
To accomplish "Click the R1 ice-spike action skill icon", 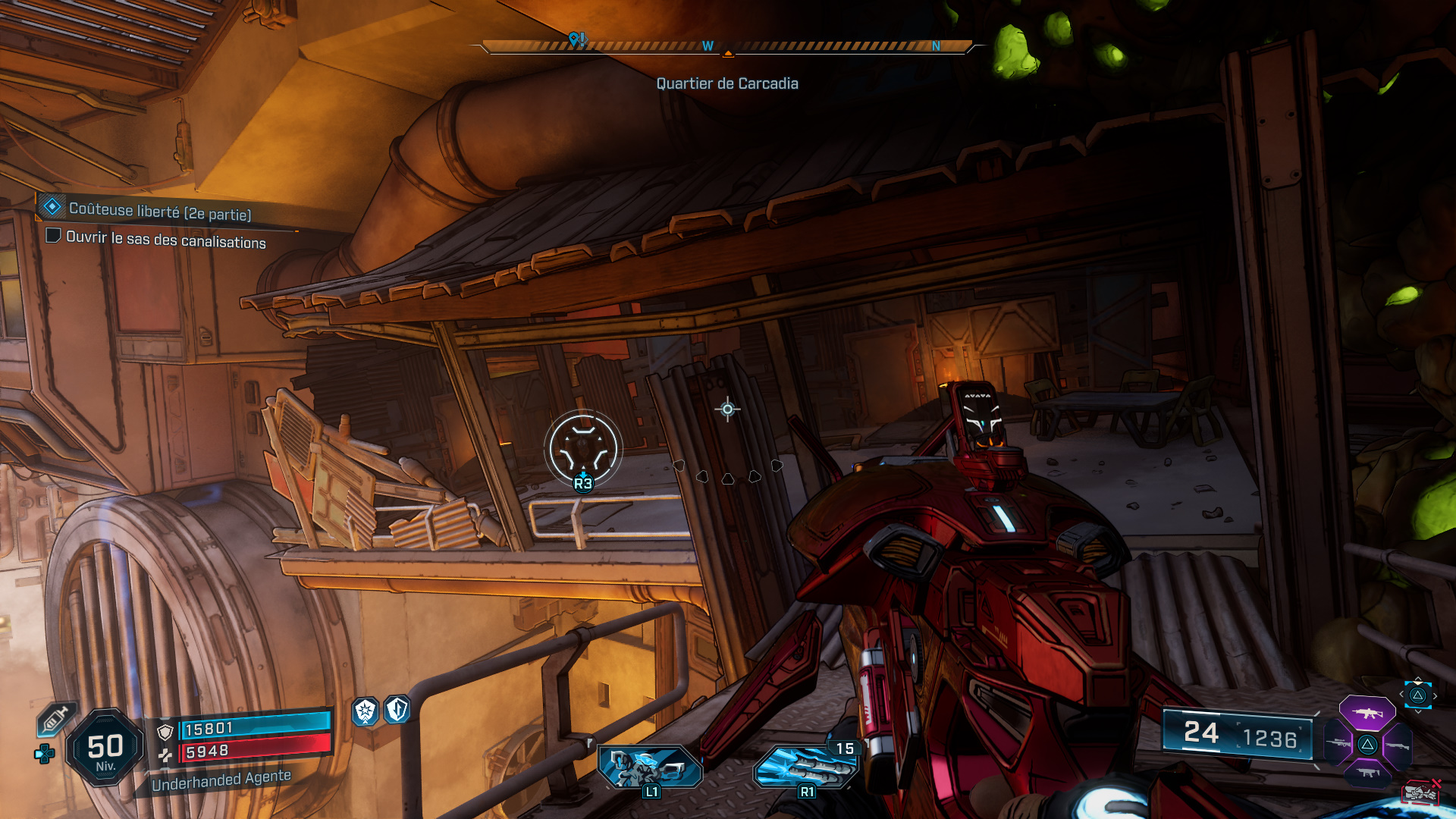I will click(x=806, y=768).
